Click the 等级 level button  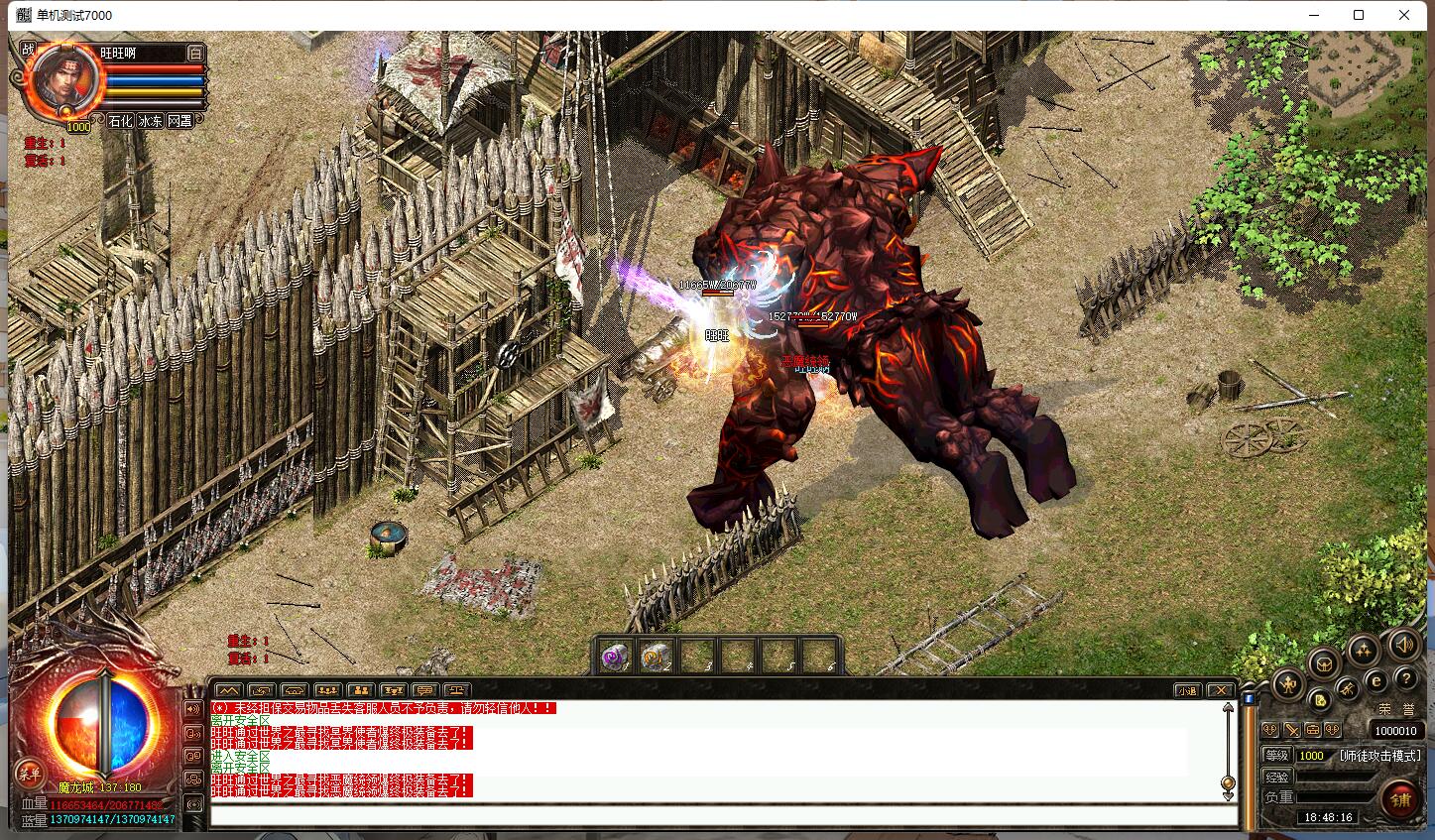(1277, 755)
